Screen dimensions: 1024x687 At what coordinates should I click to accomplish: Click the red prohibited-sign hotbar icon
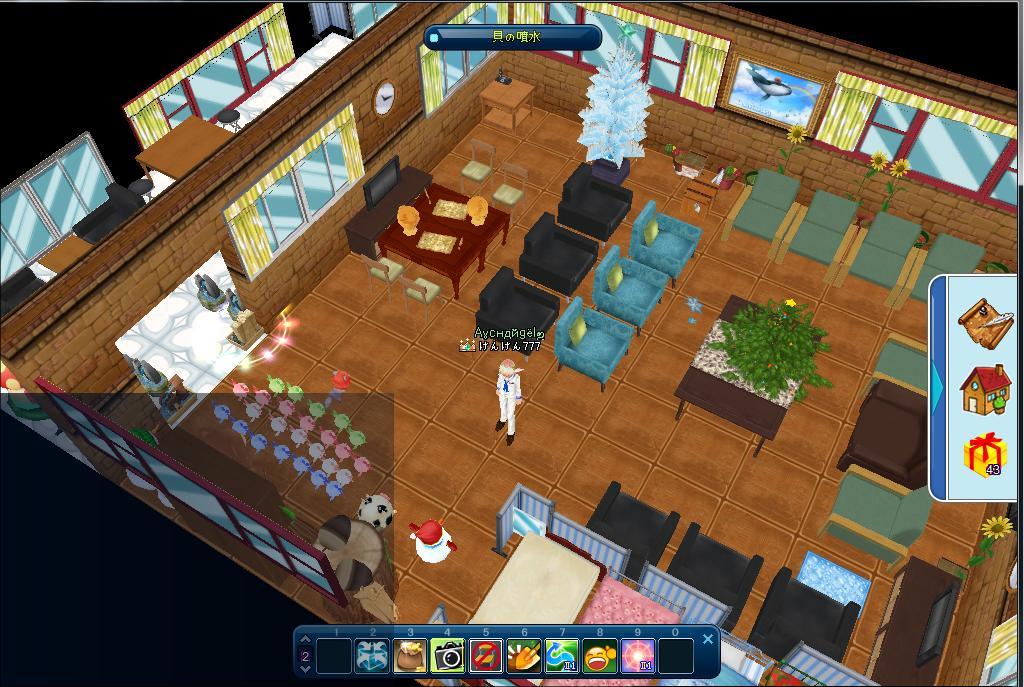tap(486, 656)
